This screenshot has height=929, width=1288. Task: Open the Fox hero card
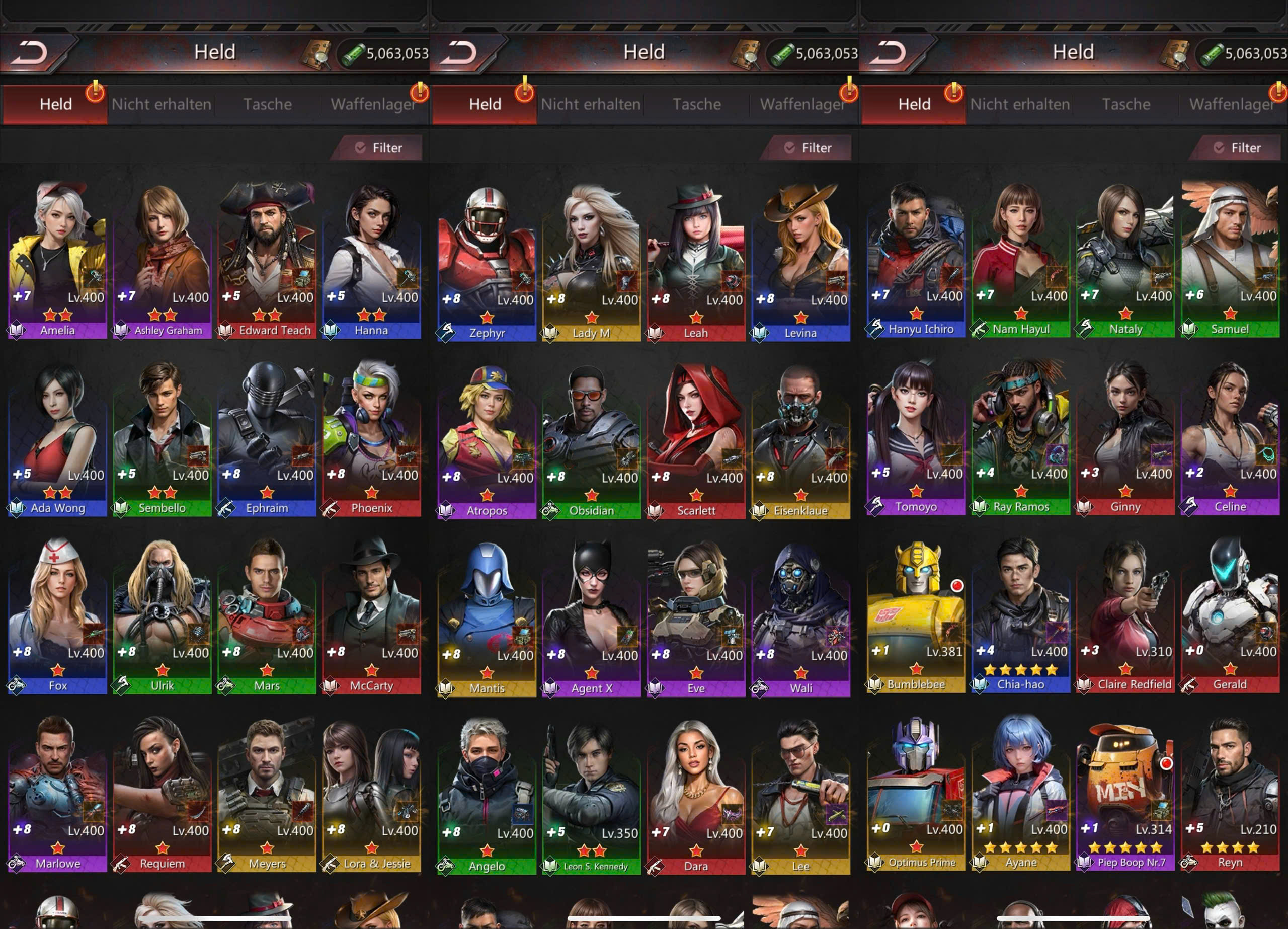click(x=57, y=614)
